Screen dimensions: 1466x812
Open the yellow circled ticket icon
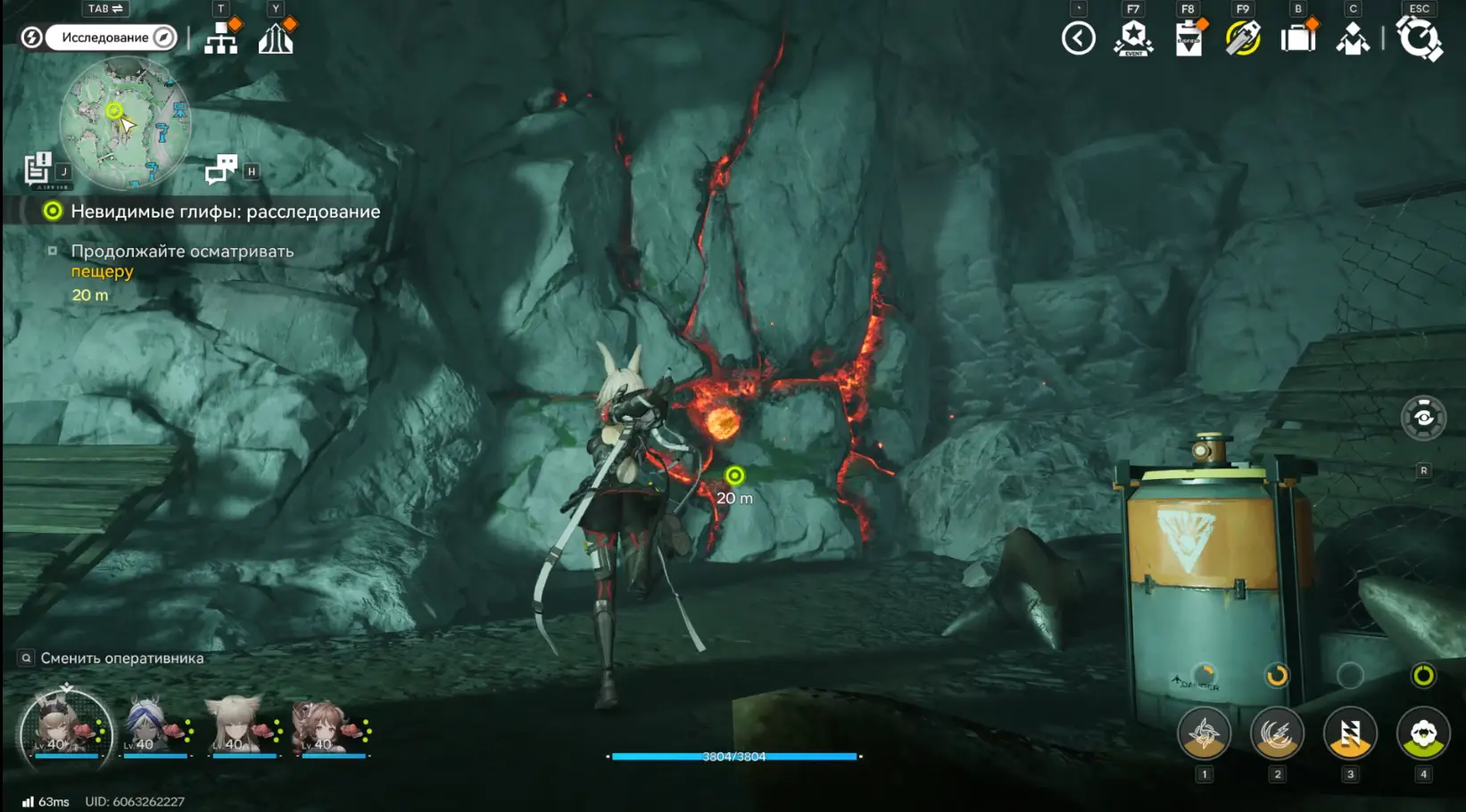[x=1243, y=38]
